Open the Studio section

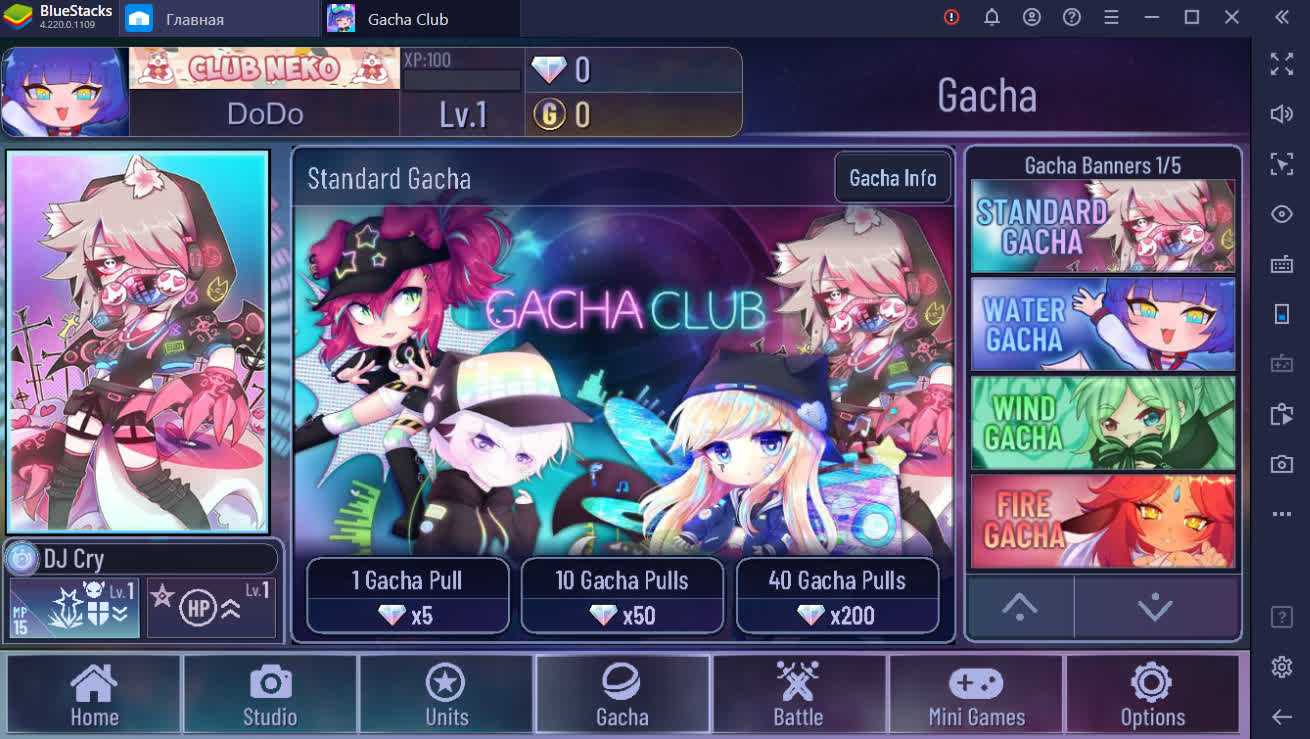pos(270,694)
